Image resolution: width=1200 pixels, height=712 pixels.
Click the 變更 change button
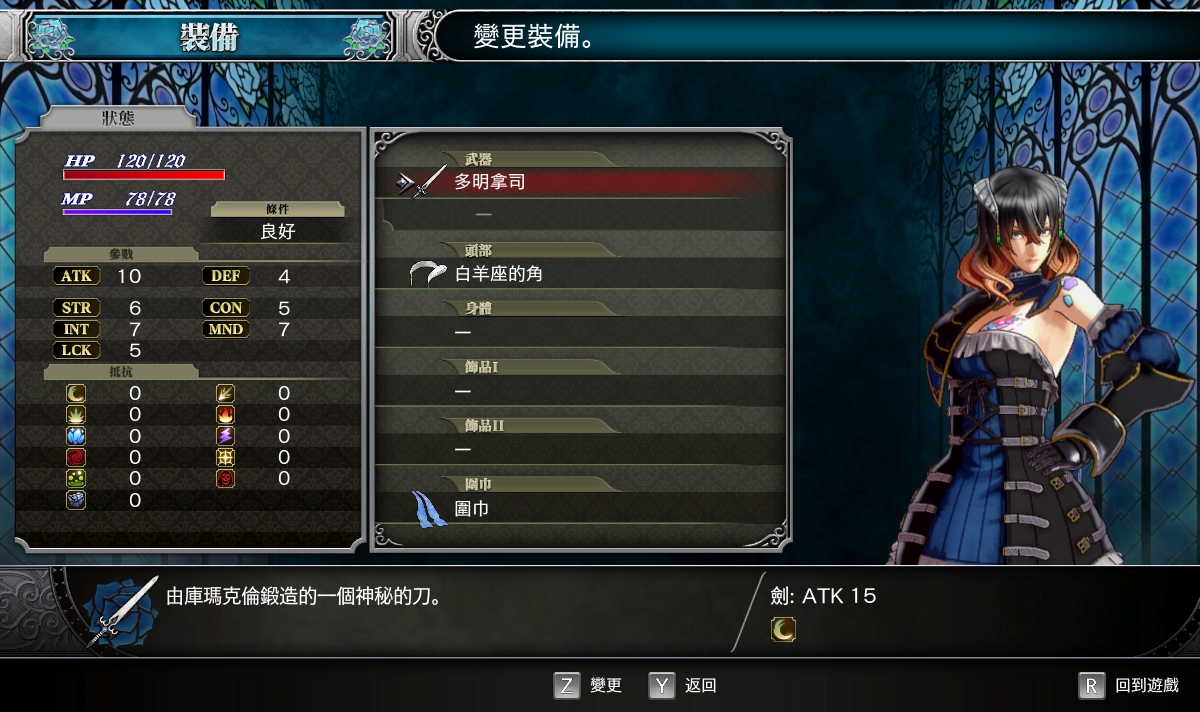(x=588, y=685)
